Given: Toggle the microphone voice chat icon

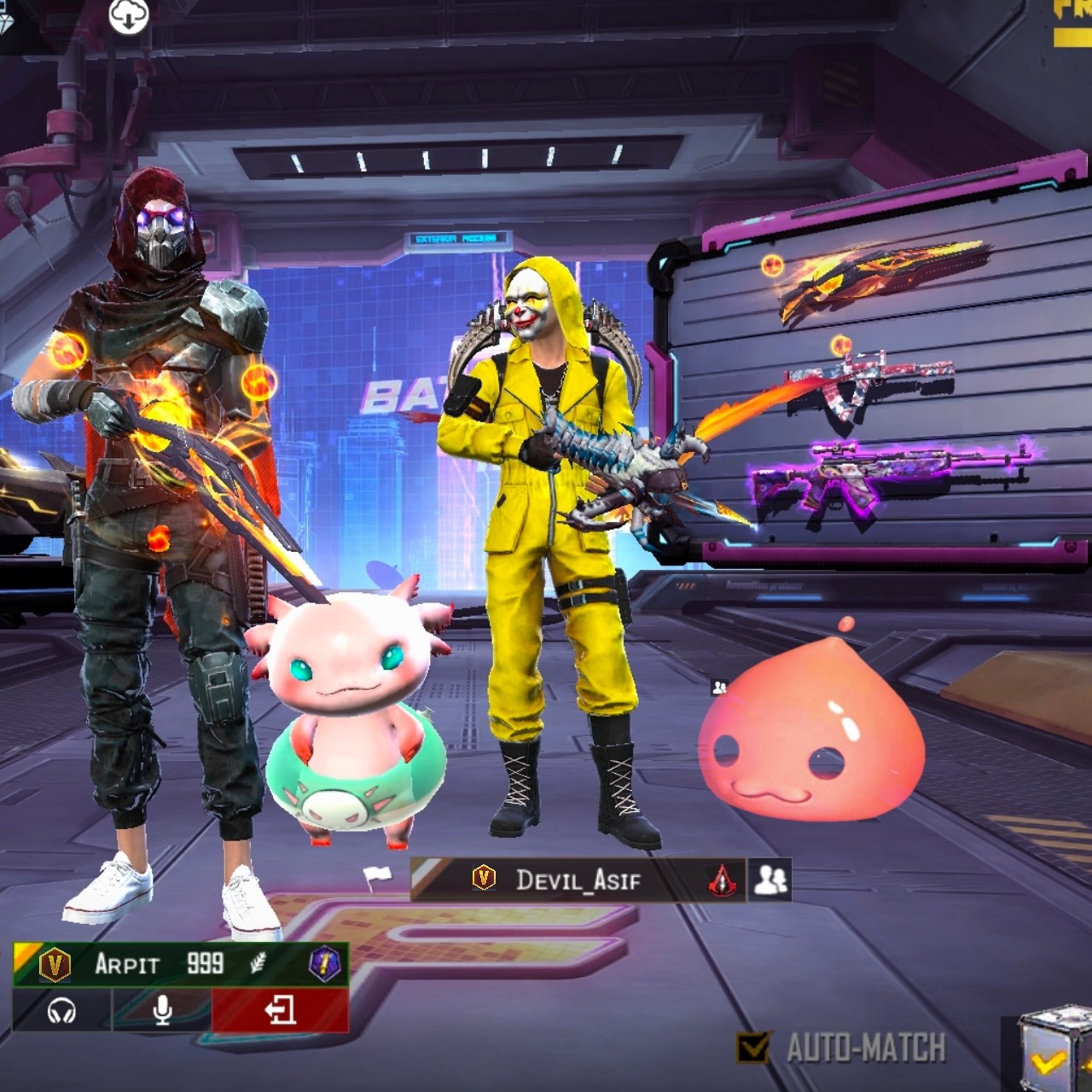Looking at the screenshot, I should [x=162, y=1011].
